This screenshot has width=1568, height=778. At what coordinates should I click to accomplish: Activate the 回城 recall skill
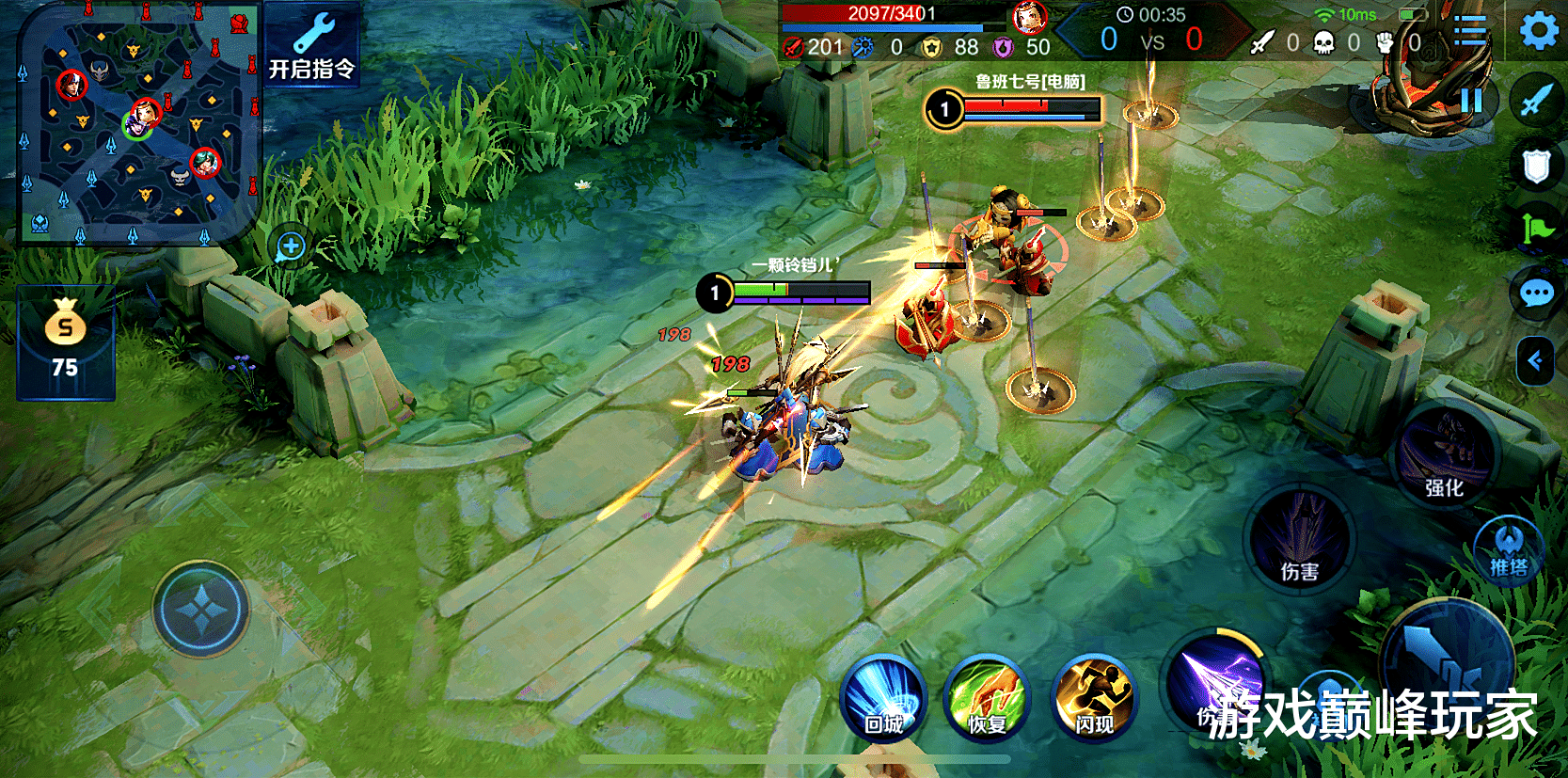(x=883, y=699)
